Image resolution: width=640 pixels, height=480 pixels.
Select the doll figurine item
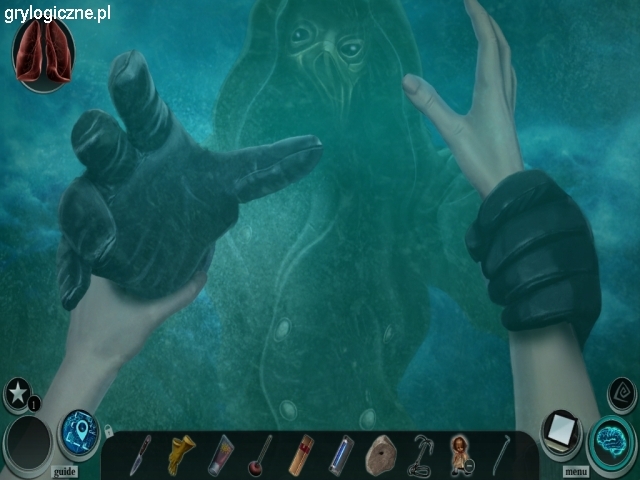click(x=460, y=454)
